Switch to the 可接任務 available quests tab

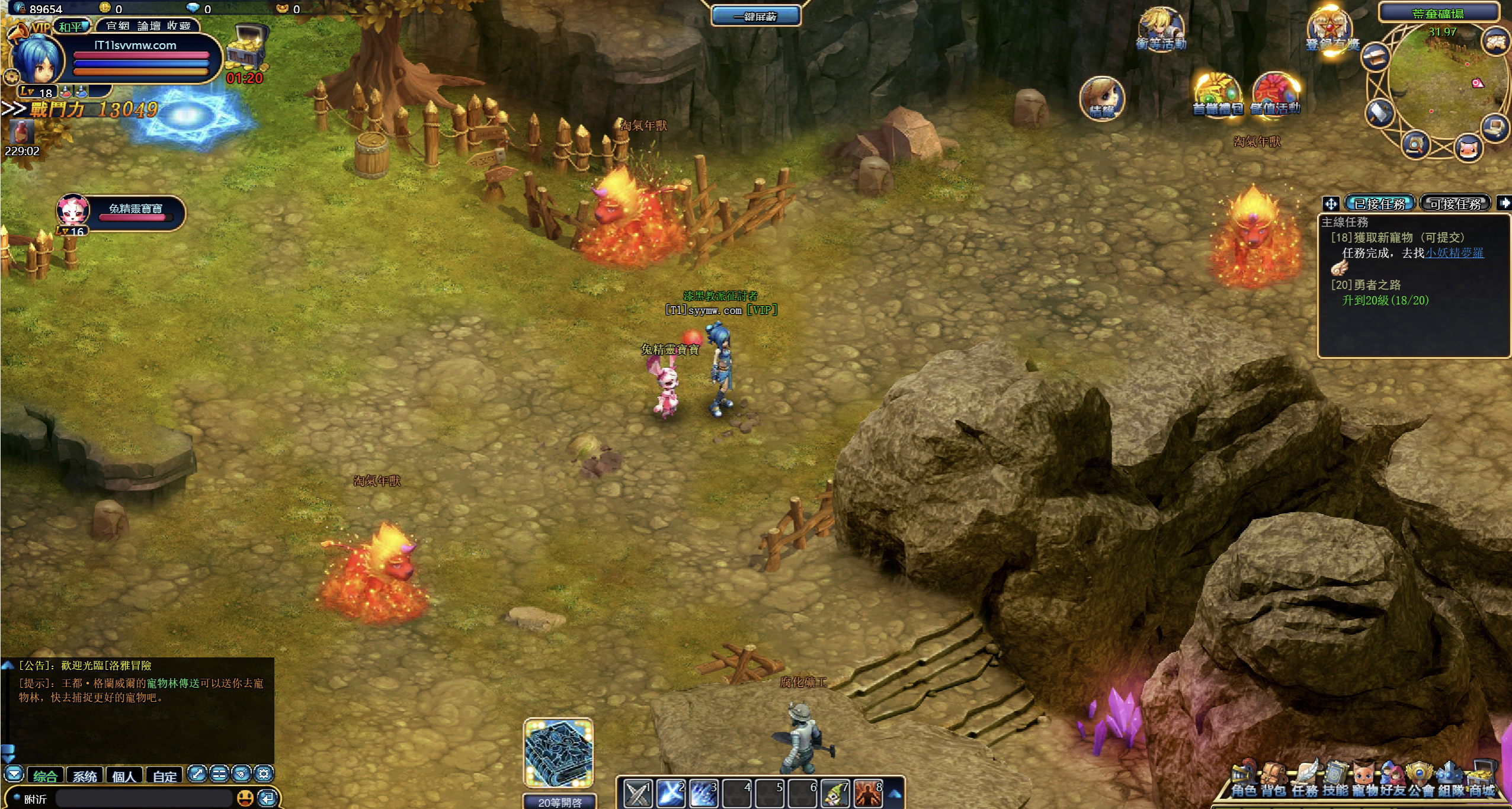tap(1455, 204)
